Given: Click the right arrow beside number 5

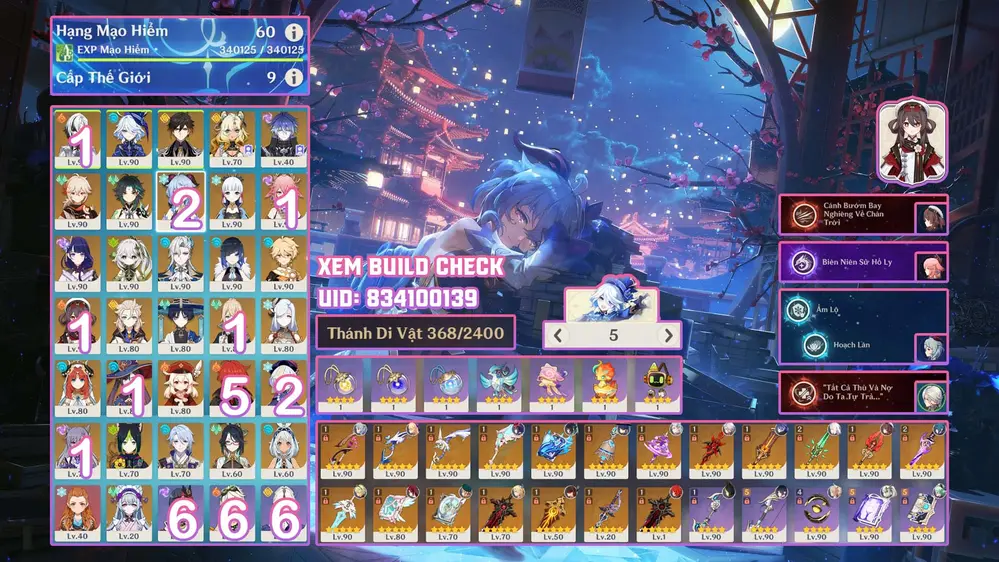Looking at the screenshot, I should point(668,336).
